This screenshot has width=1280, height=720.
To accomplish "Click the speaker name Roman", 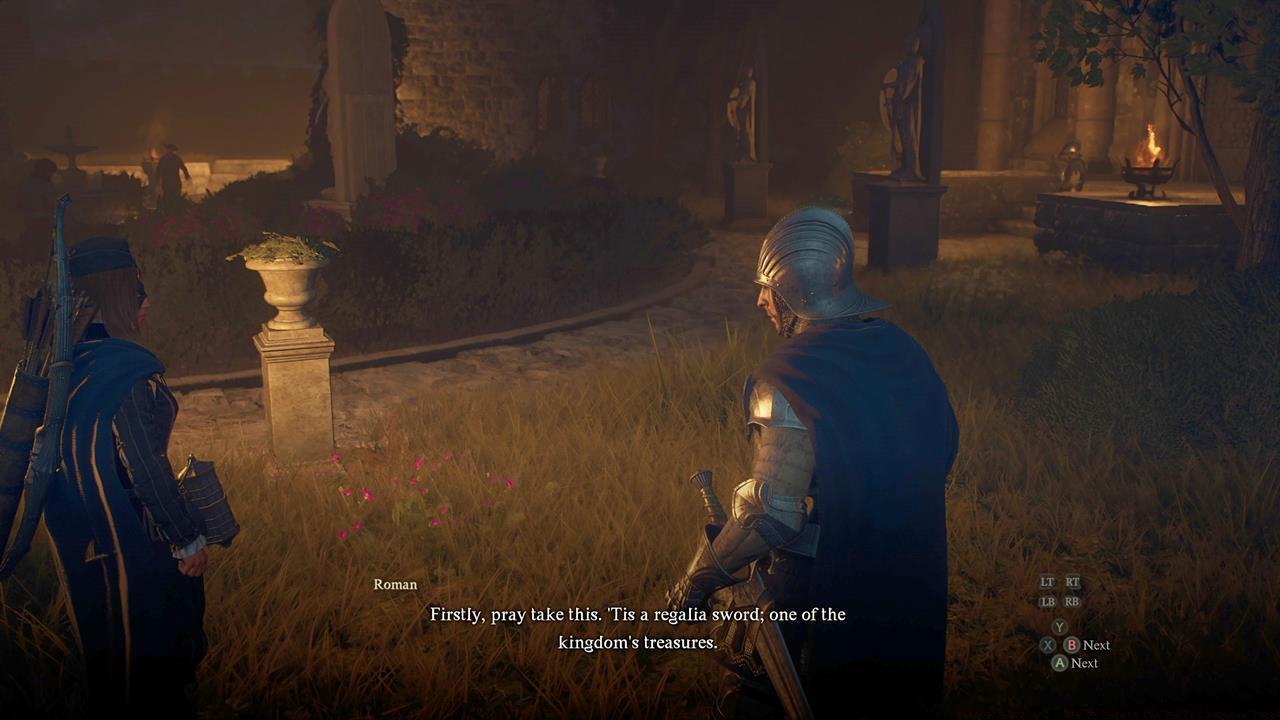I will [x=394, y=584].
